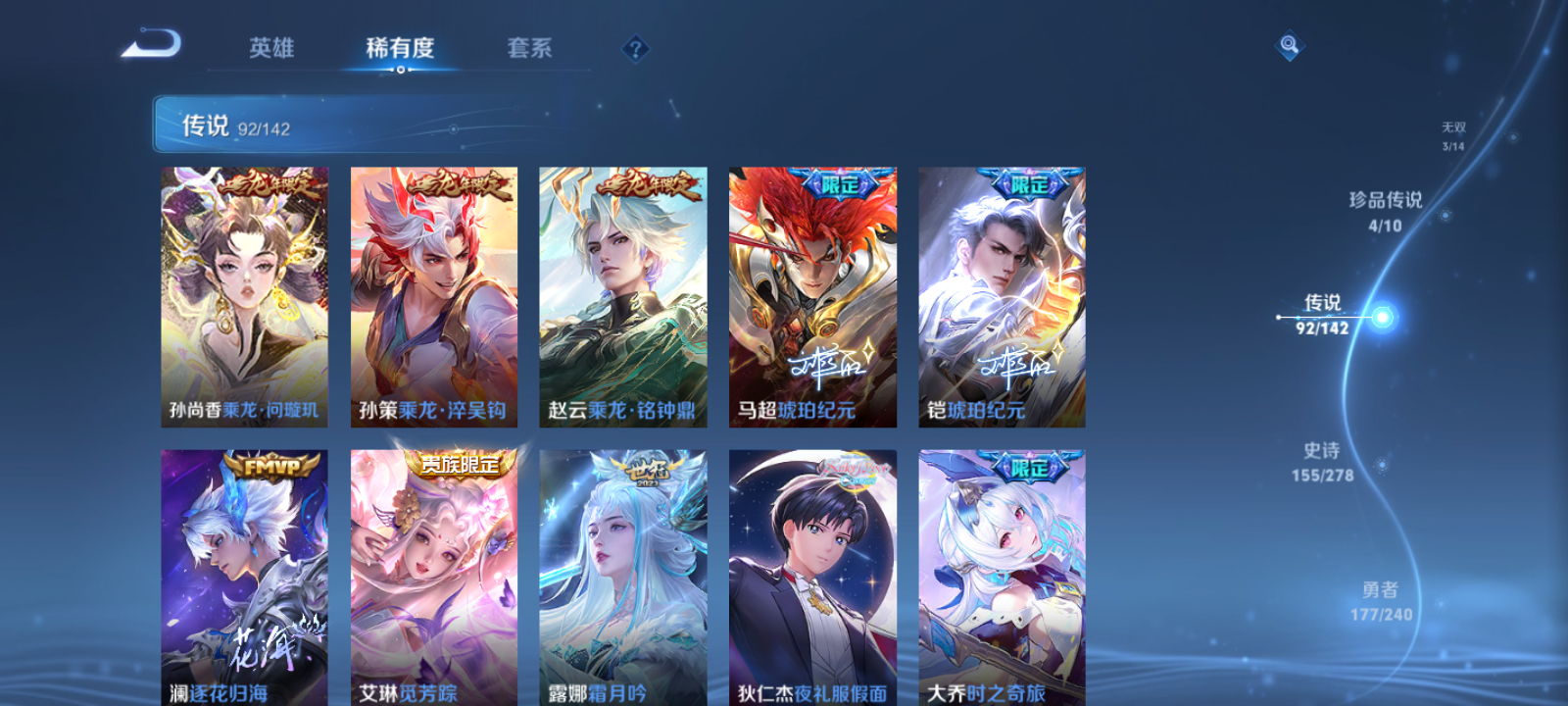Image resolution: width=1568 pixels, height=706 pixels.
Task: Open the 孙尚香乘龙·问璇玑 skin card
Action: click(244, 297)
